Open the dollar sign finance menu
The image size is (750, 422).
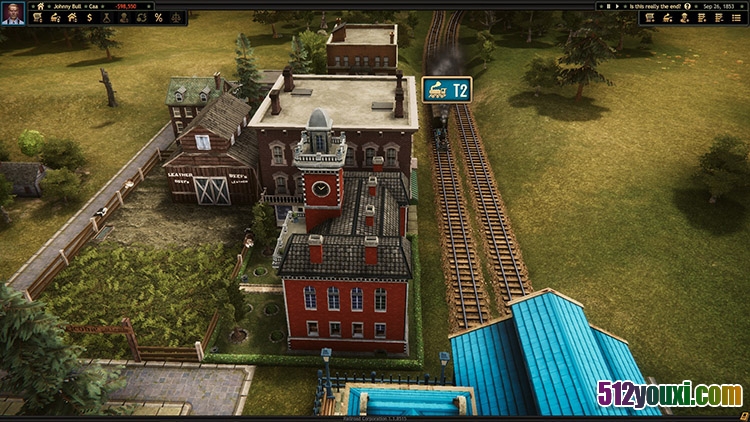(x=89, y=18)
